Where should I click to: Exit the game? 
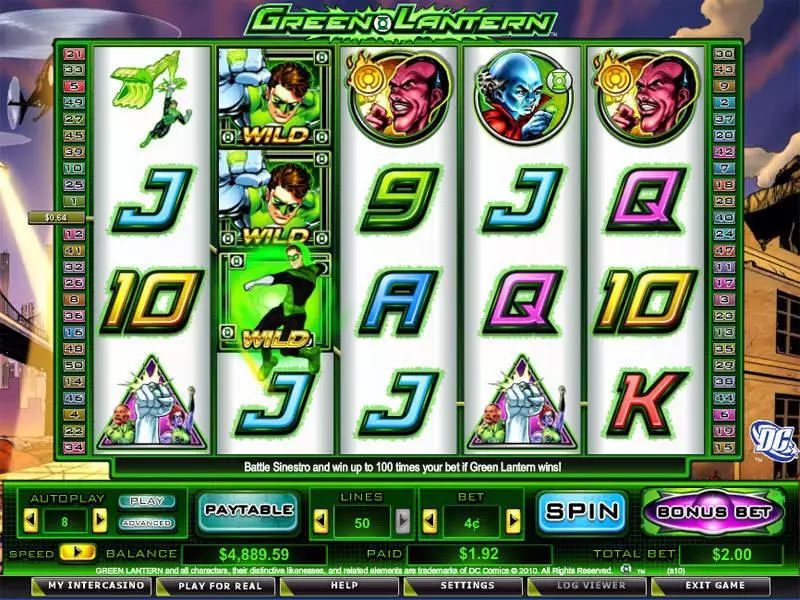[714, 586]
